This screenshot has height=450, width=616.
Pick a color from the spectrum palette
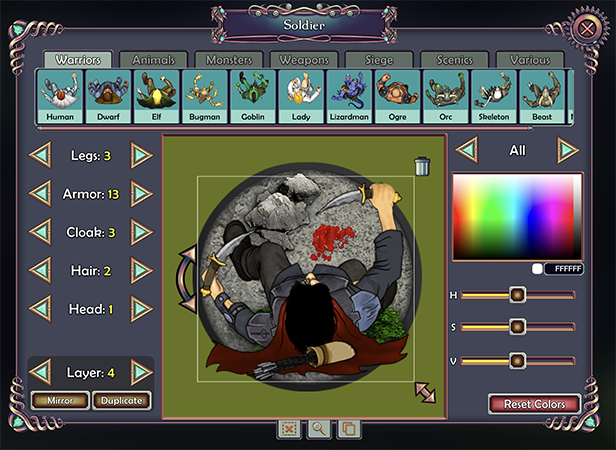click(x=516, y=216)
